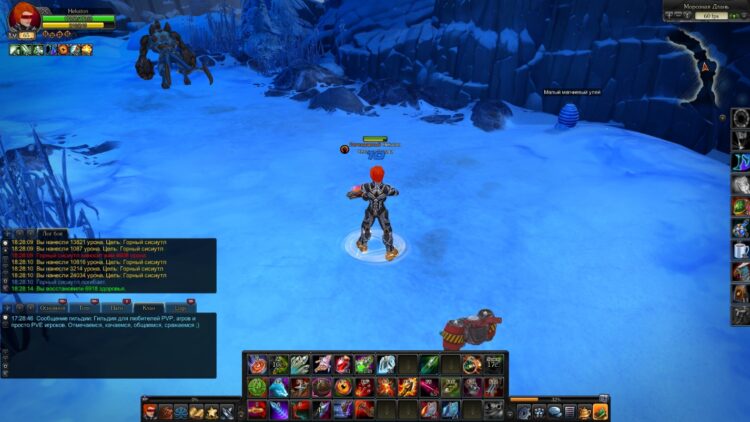Activate the orange eye skill icon
This screenshot has width=750, height=422.
(343, 387)
